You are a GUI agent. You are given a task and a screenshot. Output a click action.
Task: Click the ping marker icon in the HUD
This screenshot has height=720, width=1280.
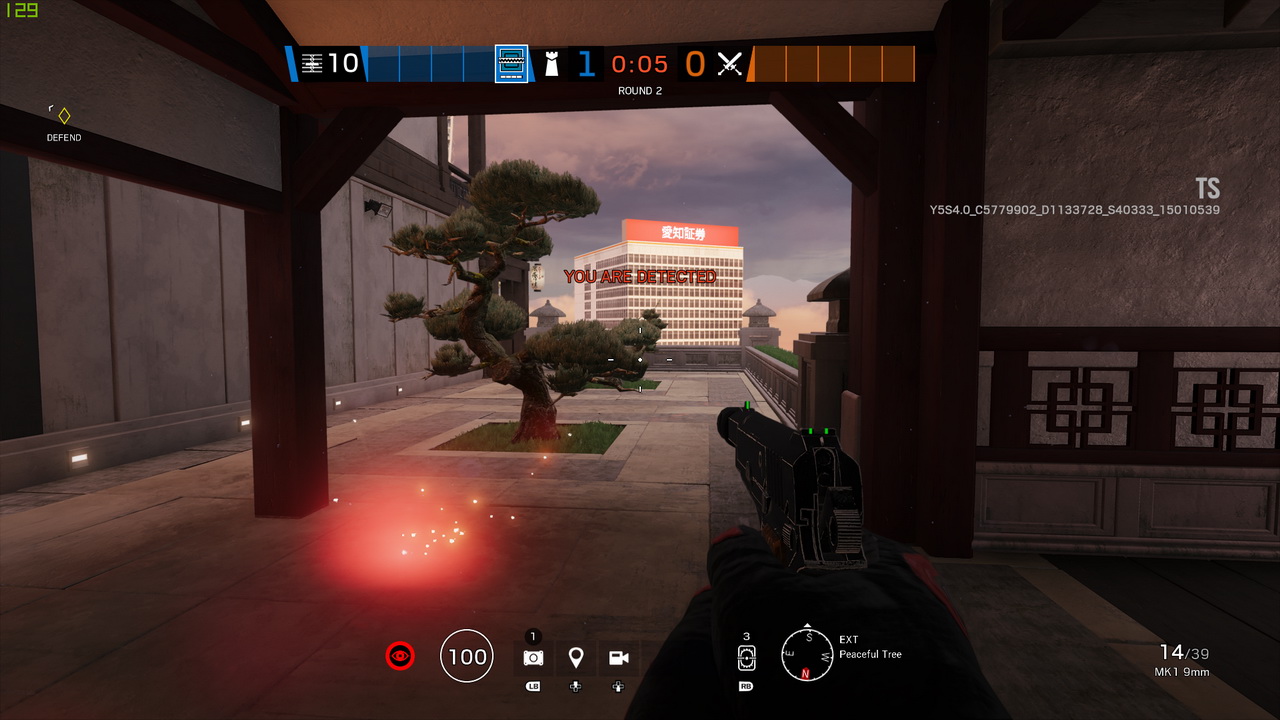(x=575, y=657)
